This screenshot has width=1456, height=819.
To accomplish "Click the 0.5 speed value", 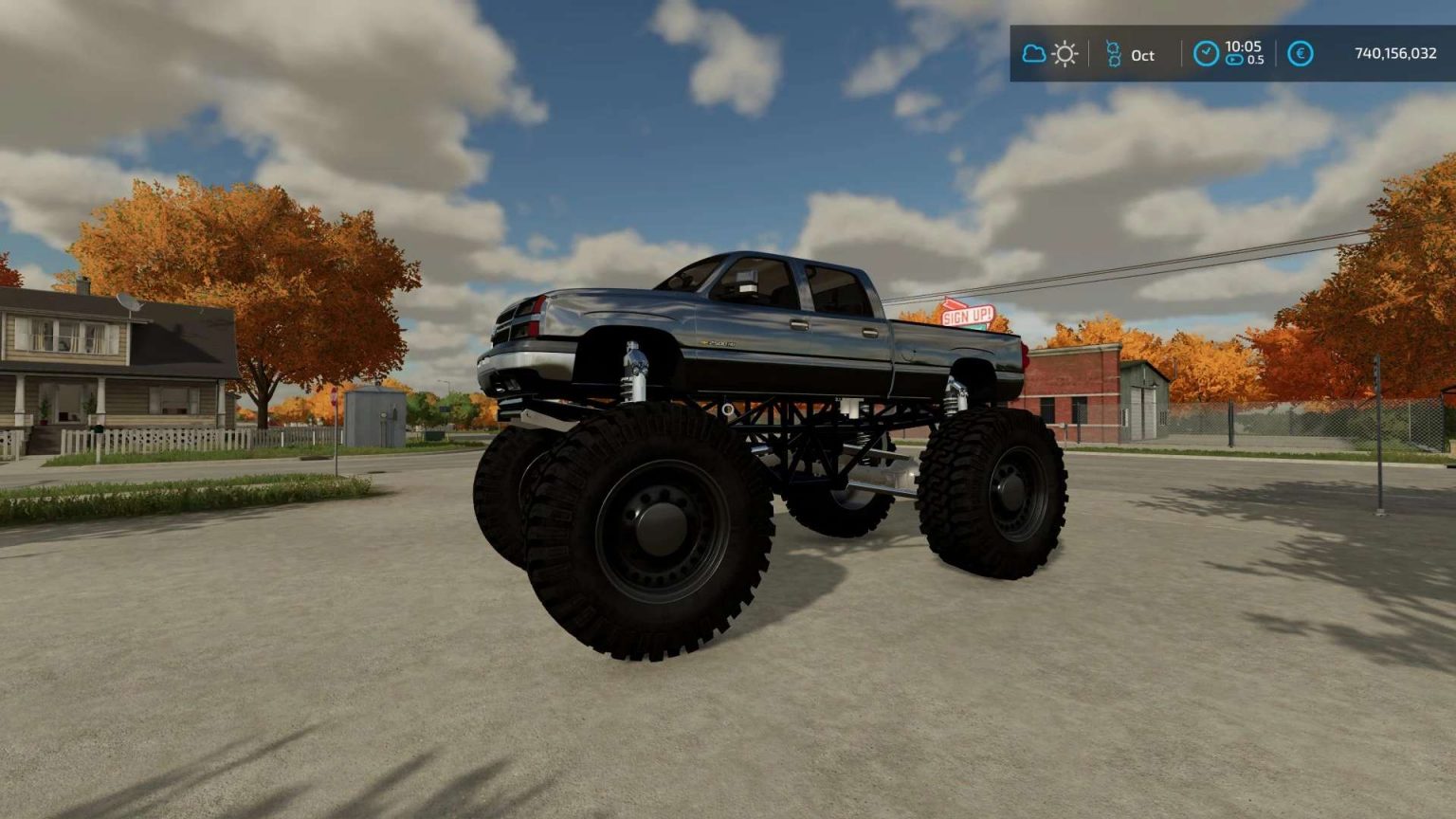I will click(x=1256, y=60).
